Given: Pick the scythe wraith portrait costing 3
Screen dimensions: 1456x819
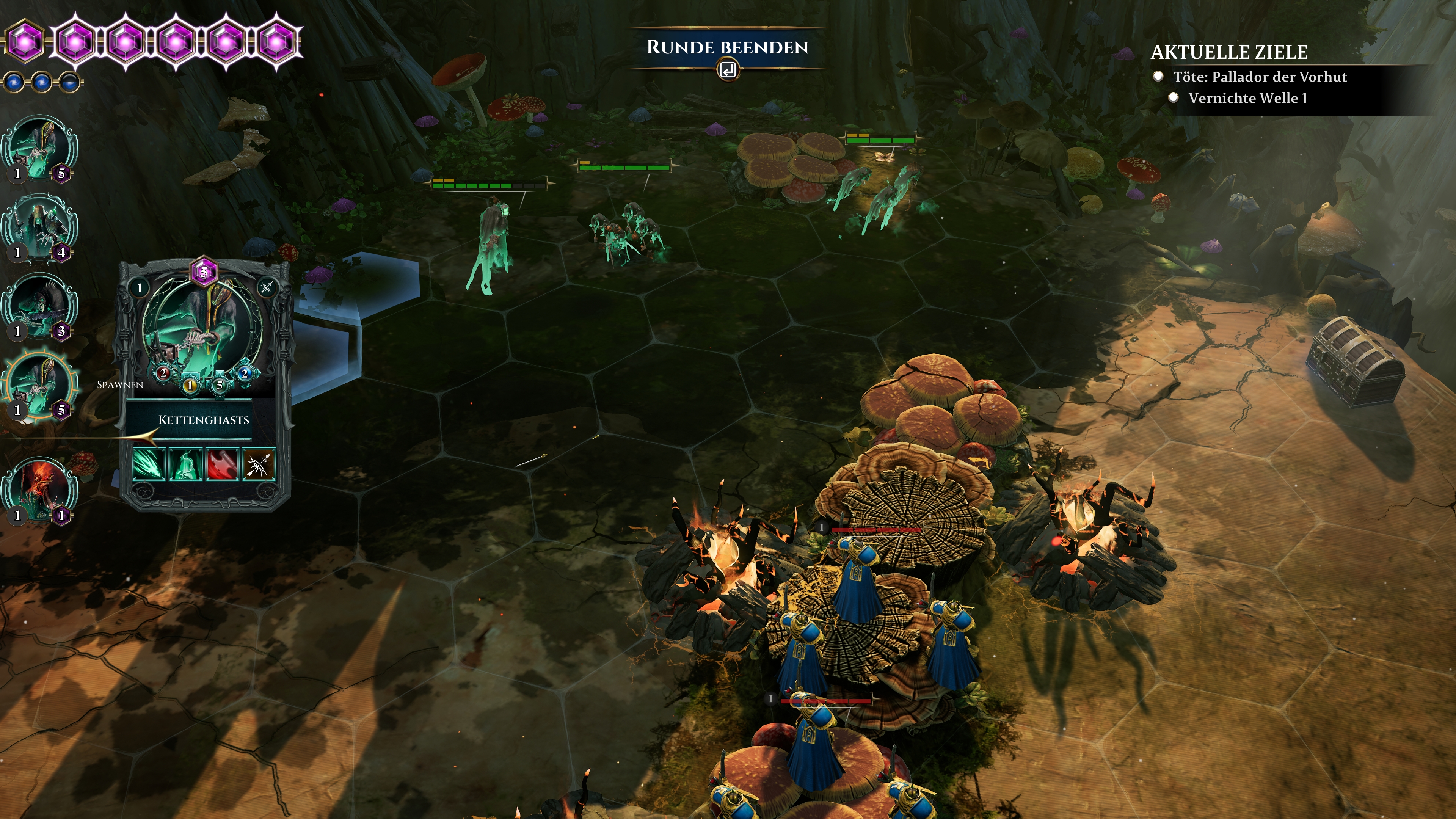Looking at the screenshot, I should tap(39, 306).
